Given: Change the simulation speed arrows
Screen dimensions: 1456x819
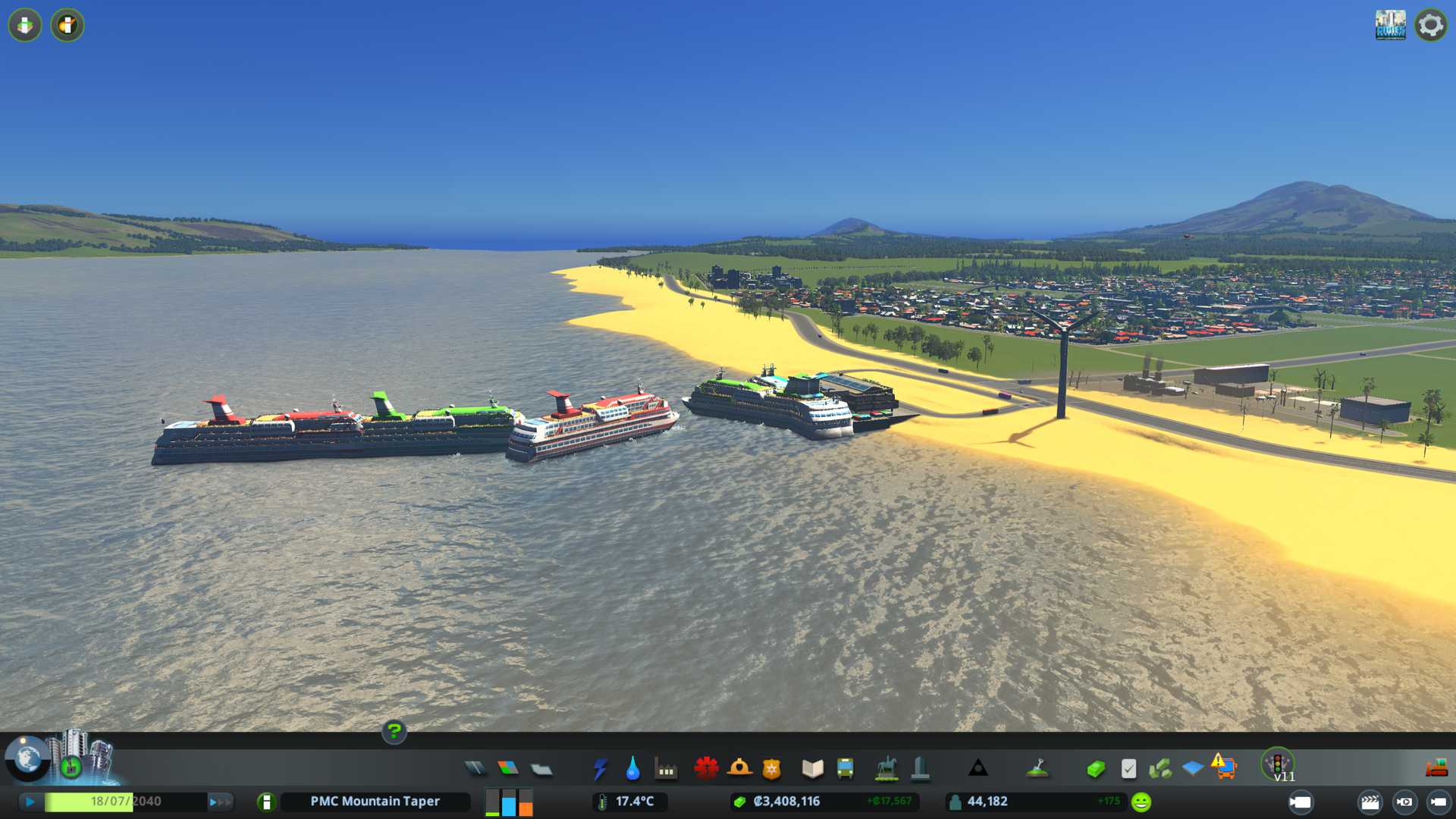Looking at the screenshot, I should coord(220,802).
